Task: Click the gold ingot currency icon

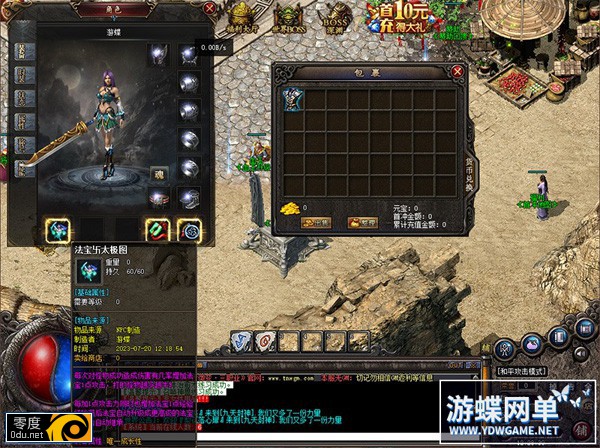Action: coord(290,208)
